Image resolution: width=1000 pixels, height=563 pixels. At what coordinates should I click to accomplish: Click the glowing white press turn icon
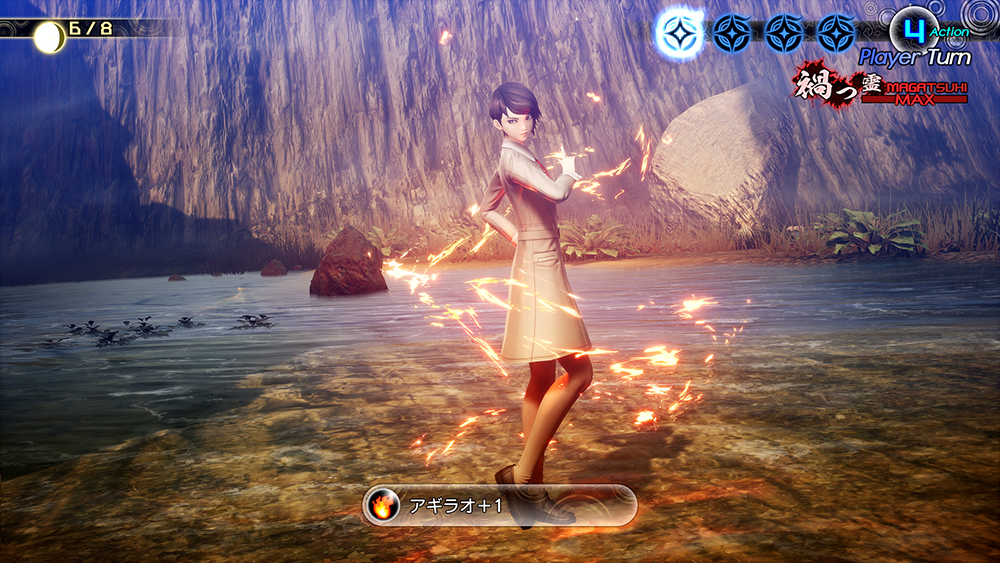pyautogui.click(x=680, y=33)
